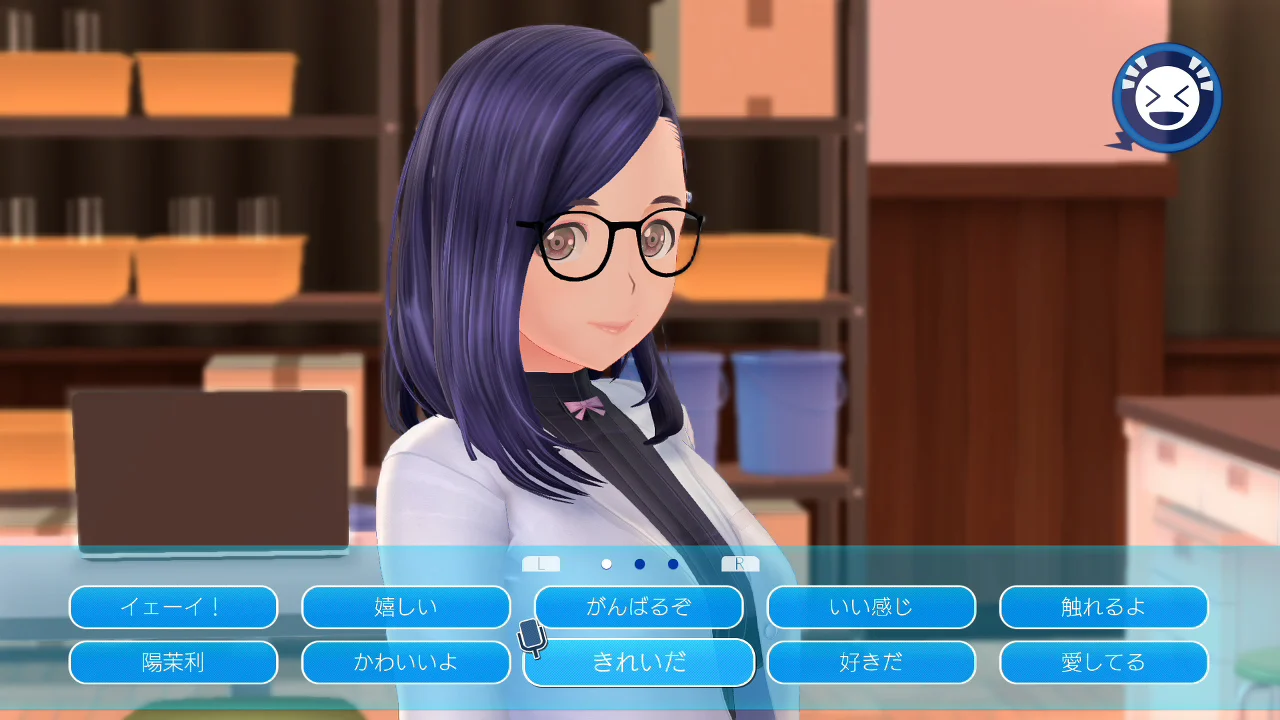Image resolution: width=1280 pixels, height=720 pixels.
Task: Choose the 愛してる phrase option
Action: coord(1103,662)
